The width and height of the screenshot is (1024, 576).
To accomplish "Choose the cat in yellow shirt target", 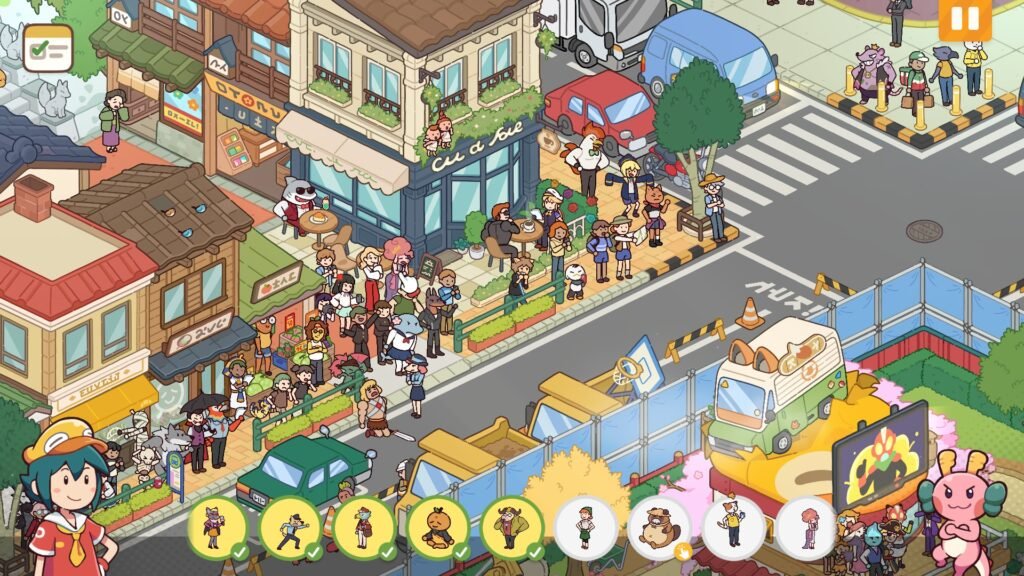I will click(x=733, y=527).
